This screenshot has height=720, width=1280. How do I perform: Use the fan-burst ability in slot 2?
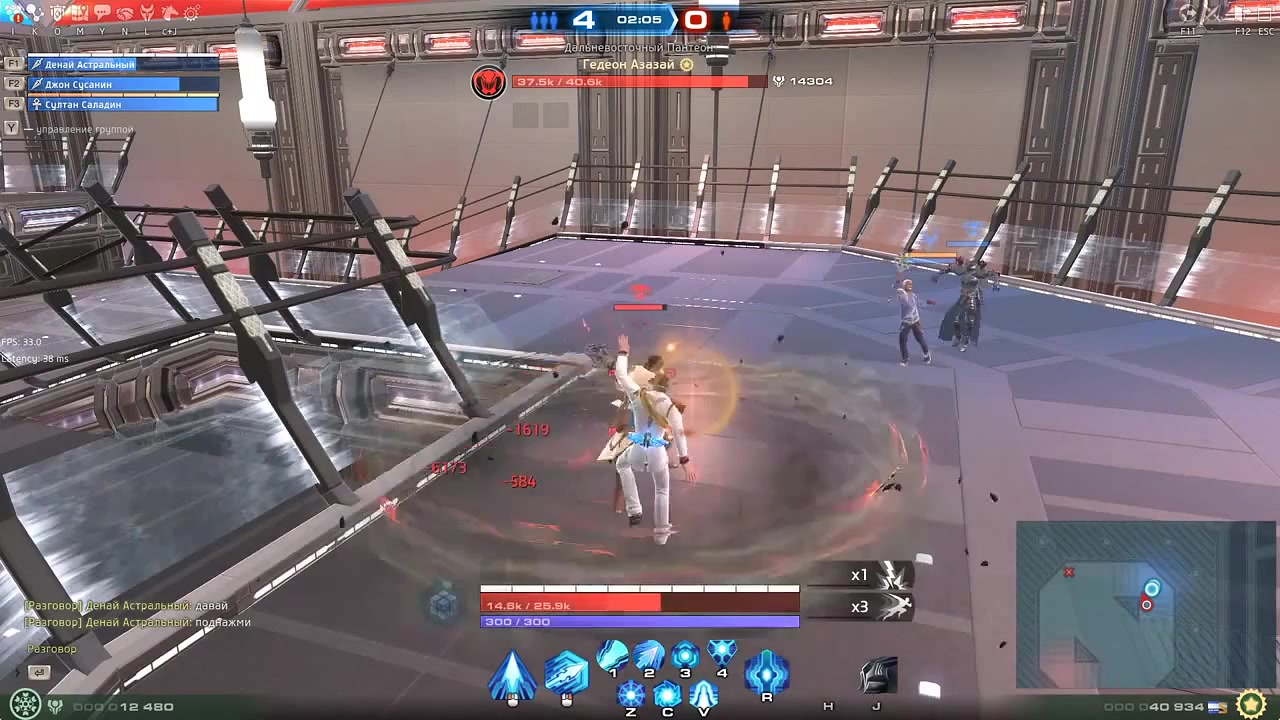[648, 655]
